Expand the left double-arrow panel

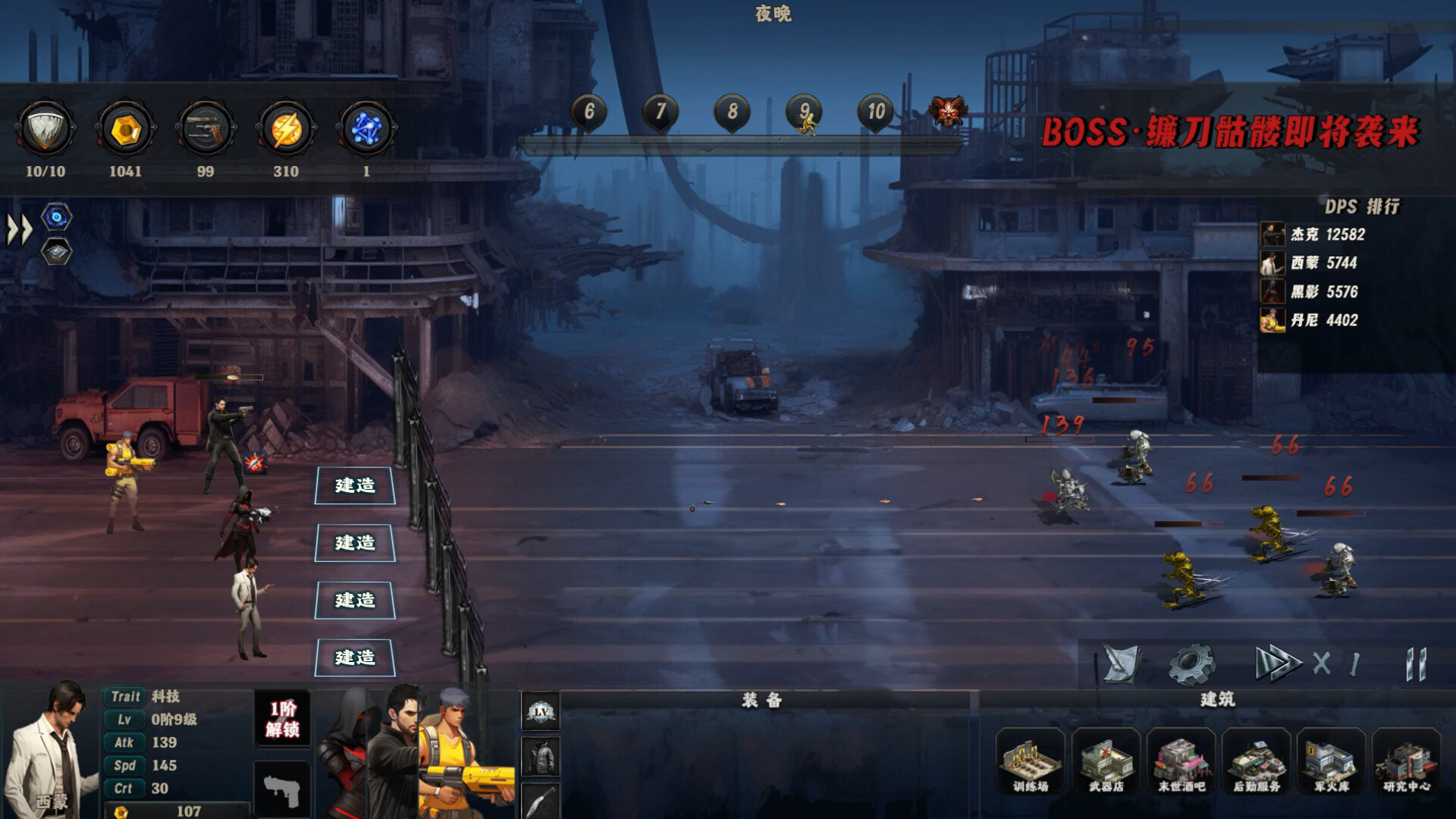[20, 229]
